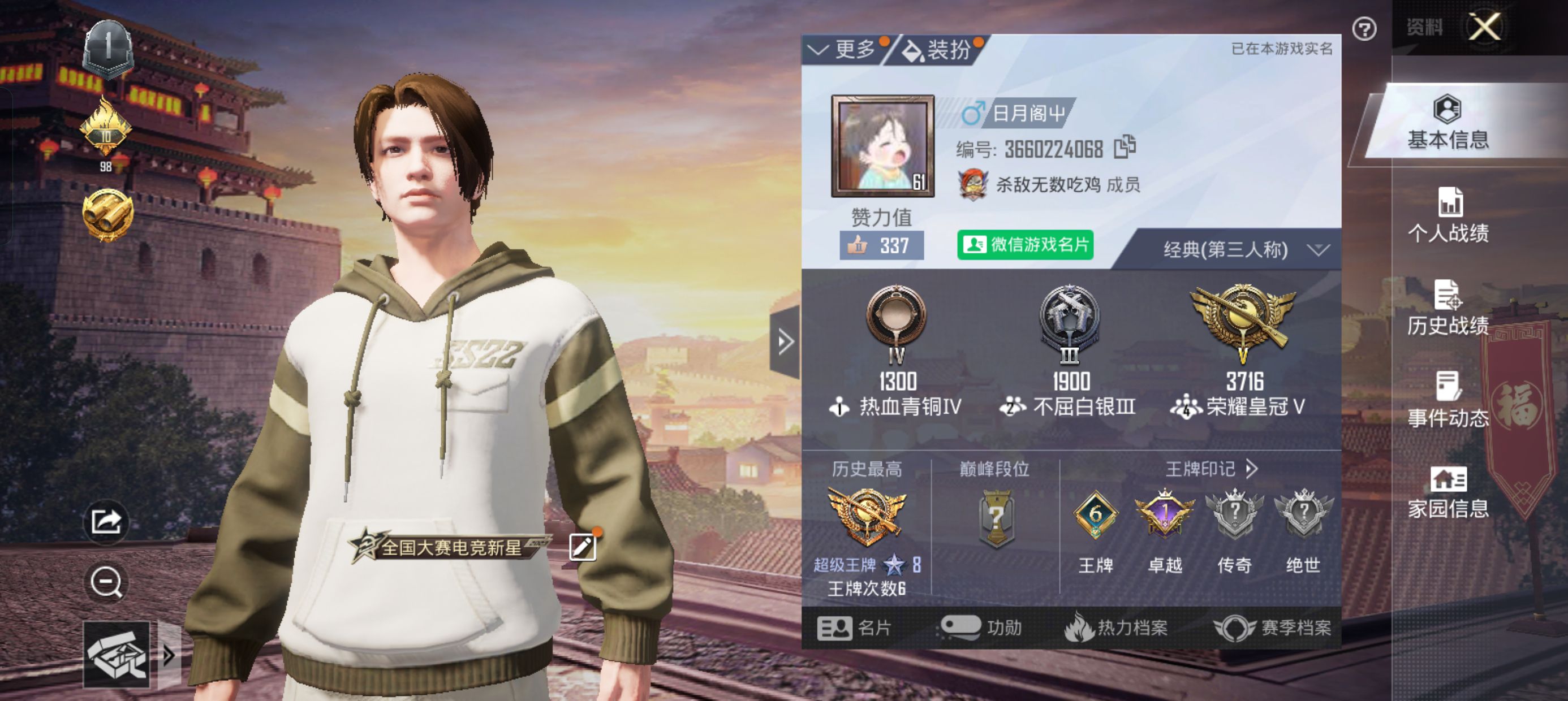Open the 装扮 outfit tab
Image resolution: width=1568 pixels, height=701 pixels.
click(x=938, y=50)
